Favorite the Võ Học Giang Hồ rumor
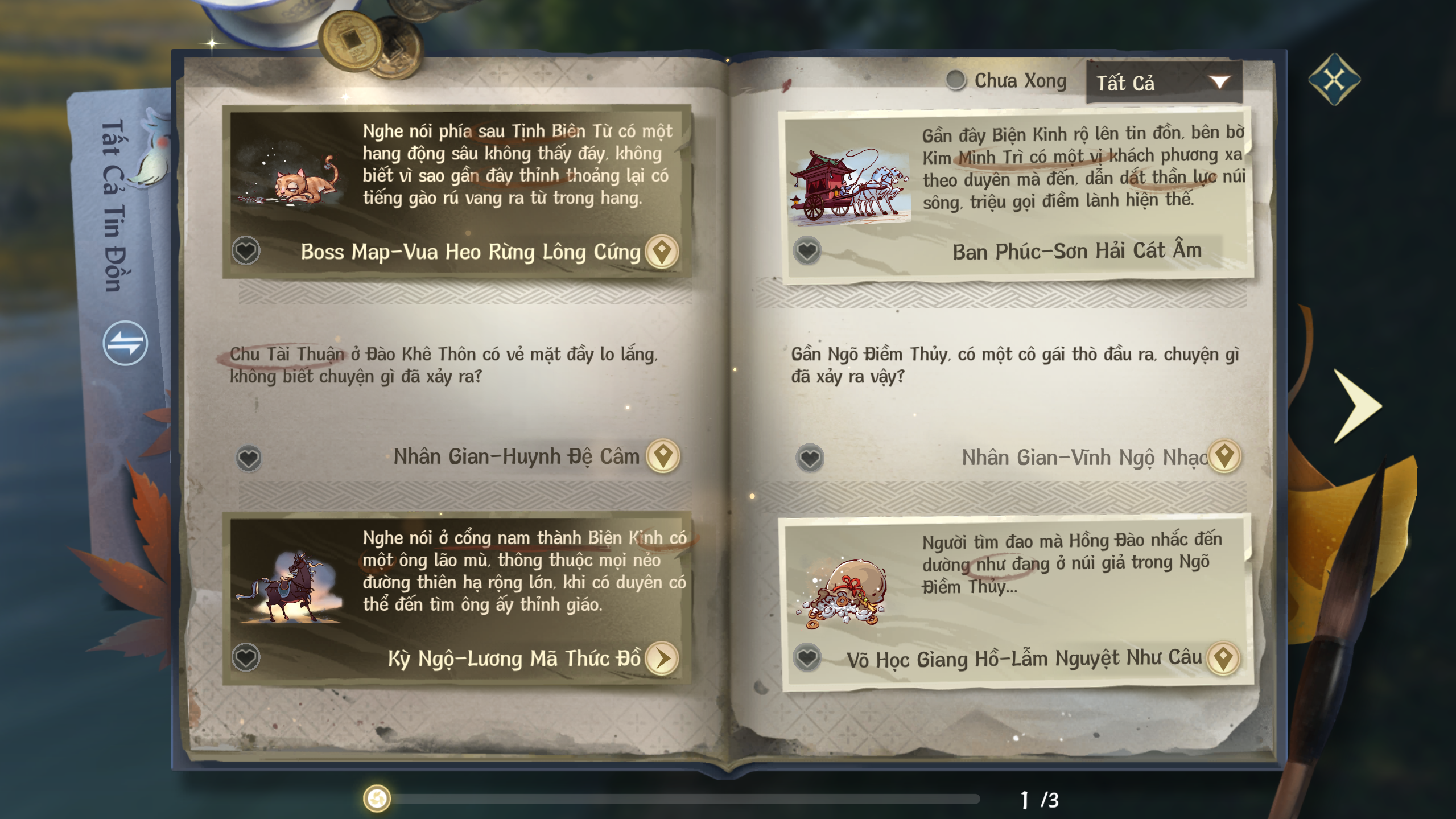 (807, 658)
